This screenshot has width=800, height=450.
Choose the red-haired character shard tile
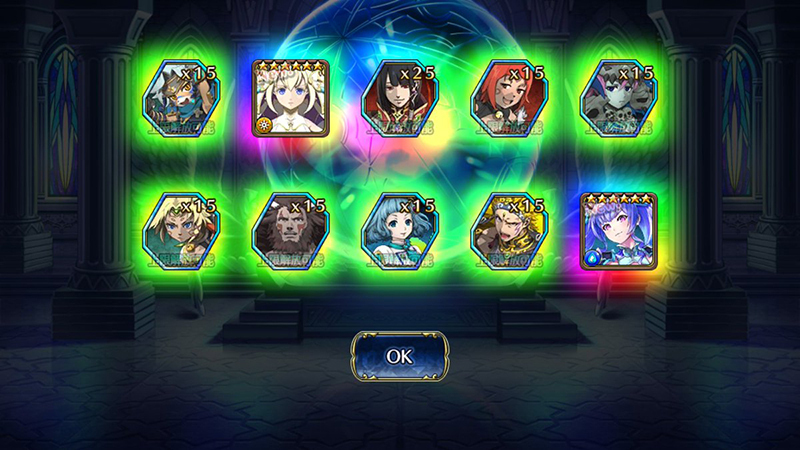[509, 98]
